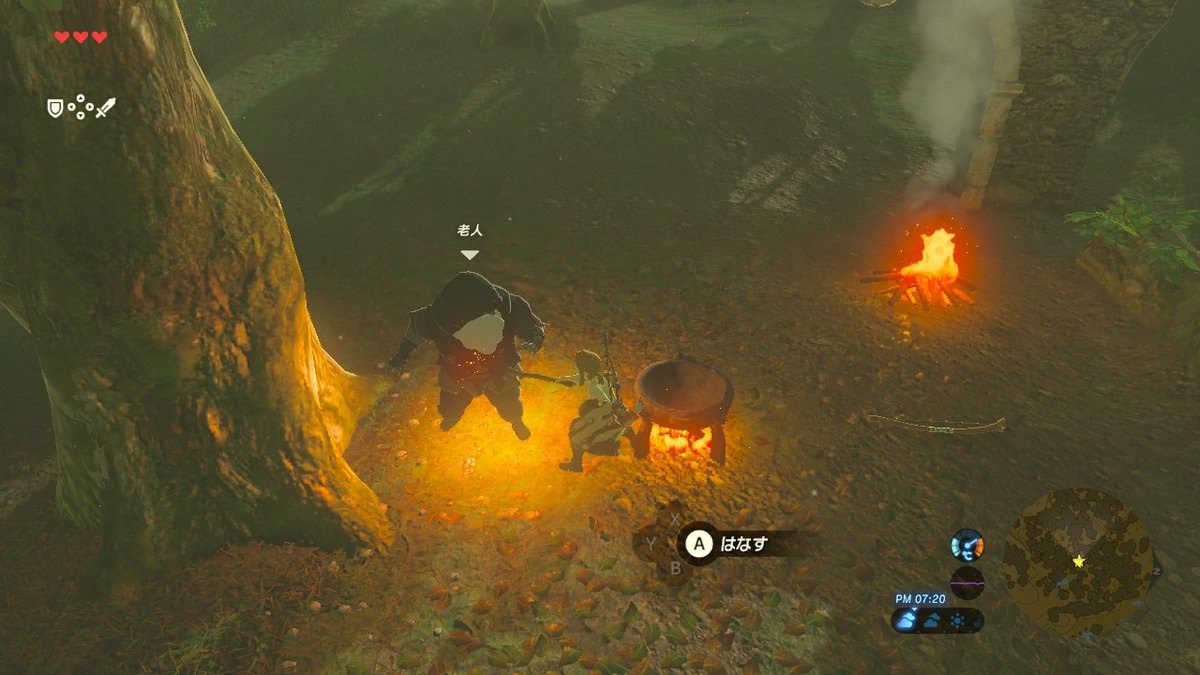Select the shield icon in the HUD
The width and height of the screenshot is (1200, 675).
(x=55, y=108)
